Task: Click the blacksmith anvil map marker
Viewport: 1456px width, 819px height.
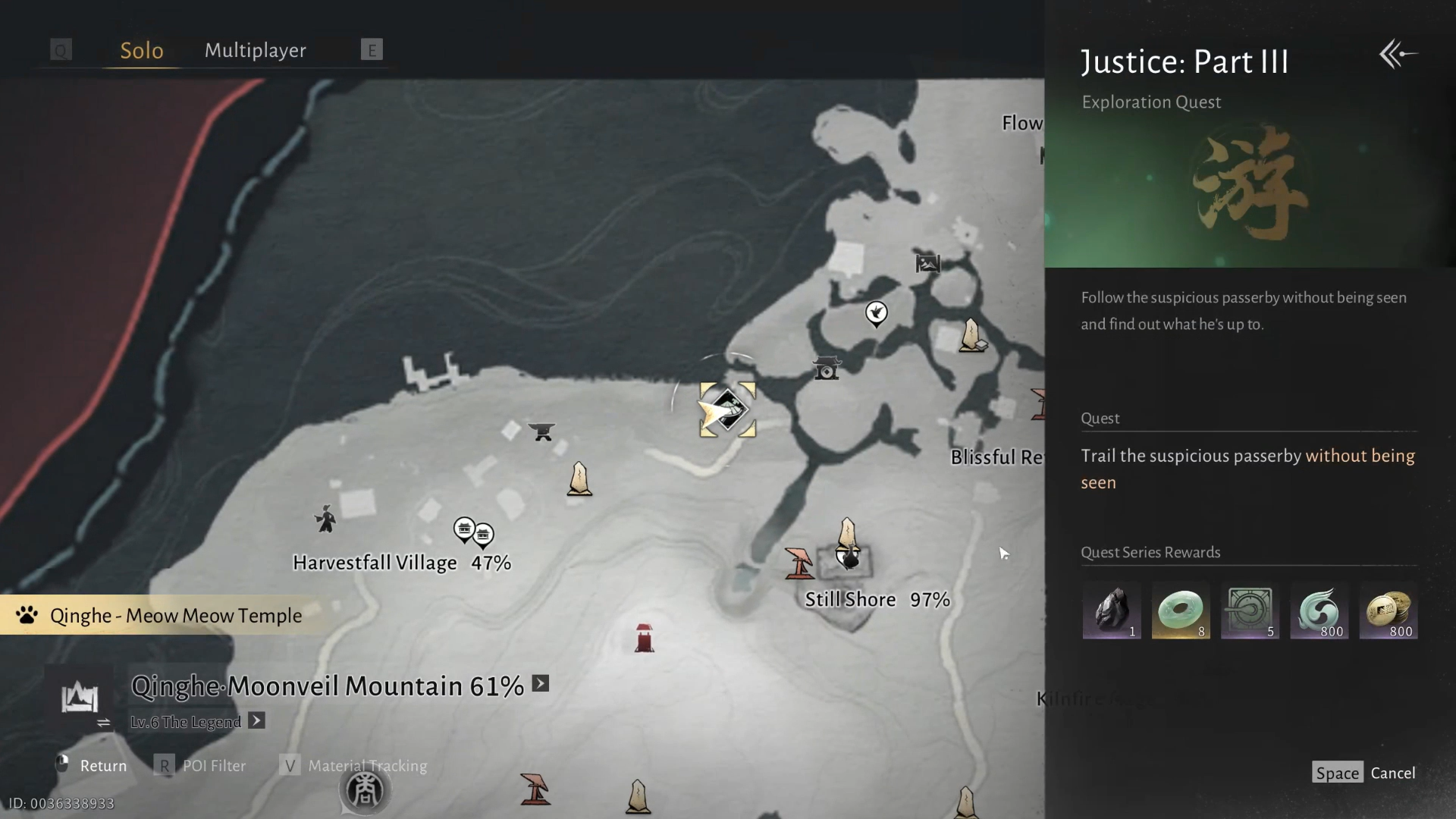Action: pos(541,431)
